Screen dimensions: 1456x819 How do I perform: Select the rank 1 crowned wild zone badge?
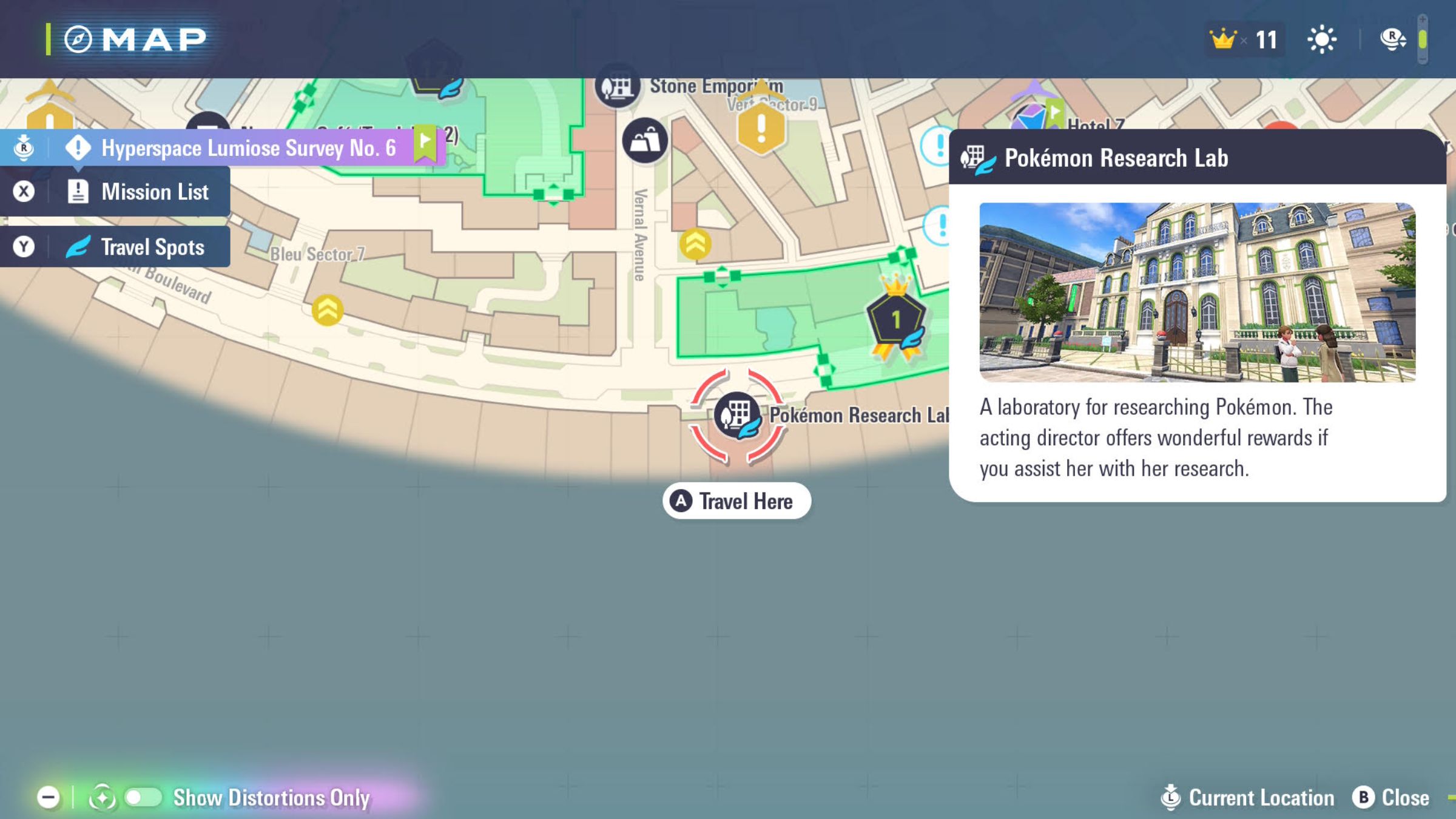[x=896, y=320]
